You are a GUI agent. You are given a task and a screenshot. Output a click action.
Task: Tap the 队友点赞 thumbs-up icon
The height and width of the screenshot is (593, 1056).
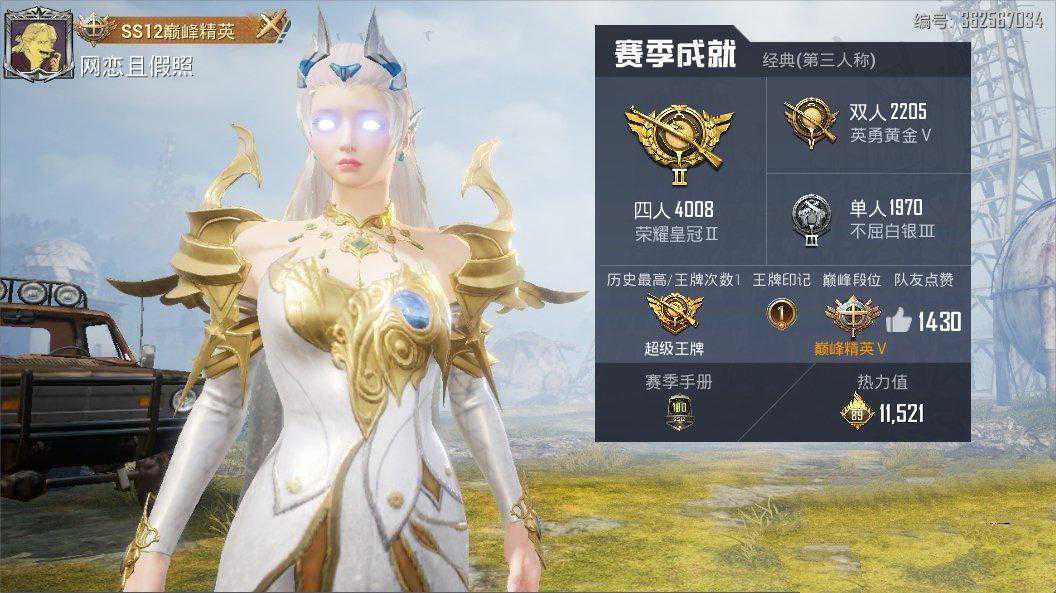(898, 320)
